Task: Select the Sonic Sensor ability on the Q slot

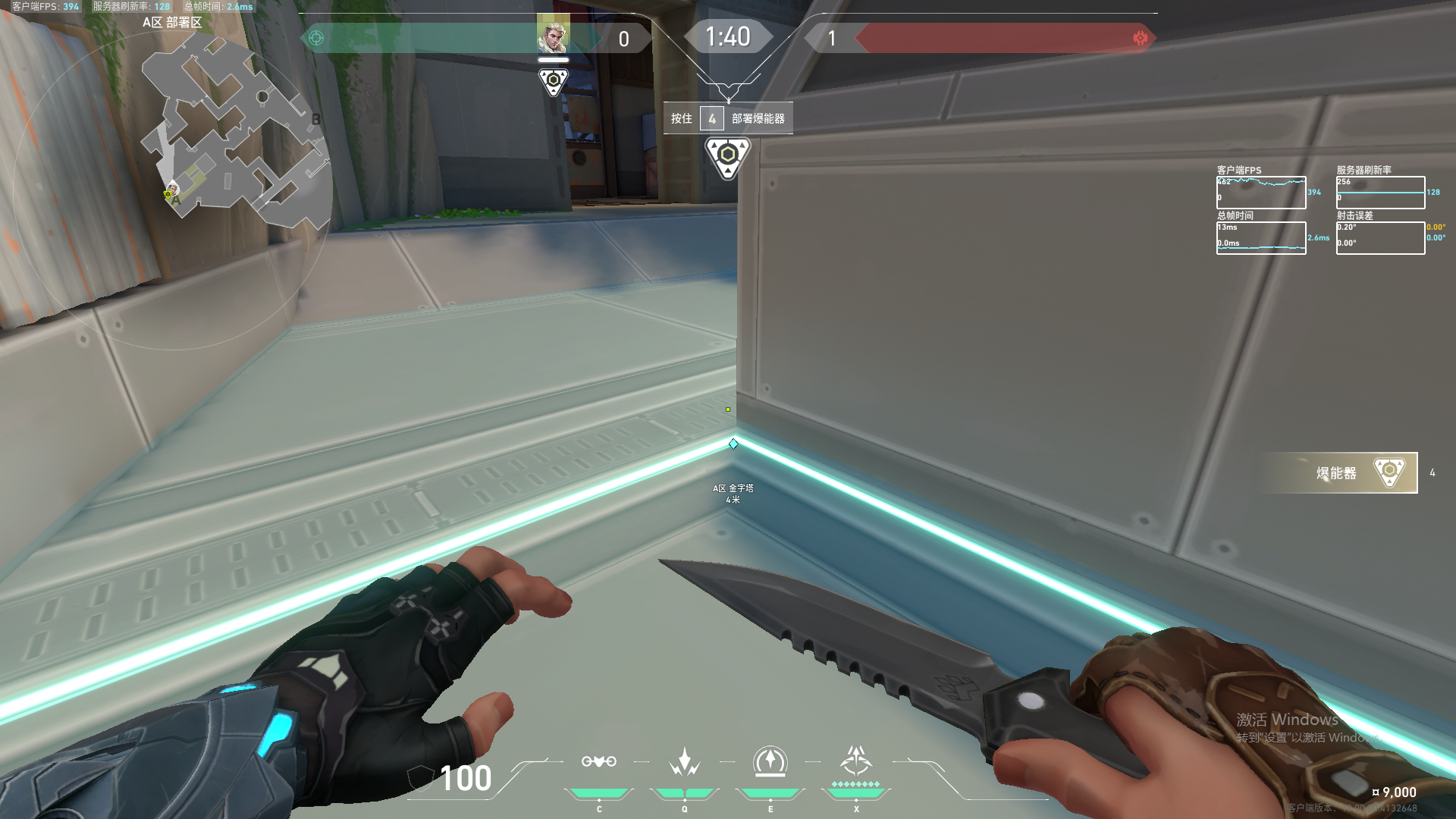Action: [685, 761]
